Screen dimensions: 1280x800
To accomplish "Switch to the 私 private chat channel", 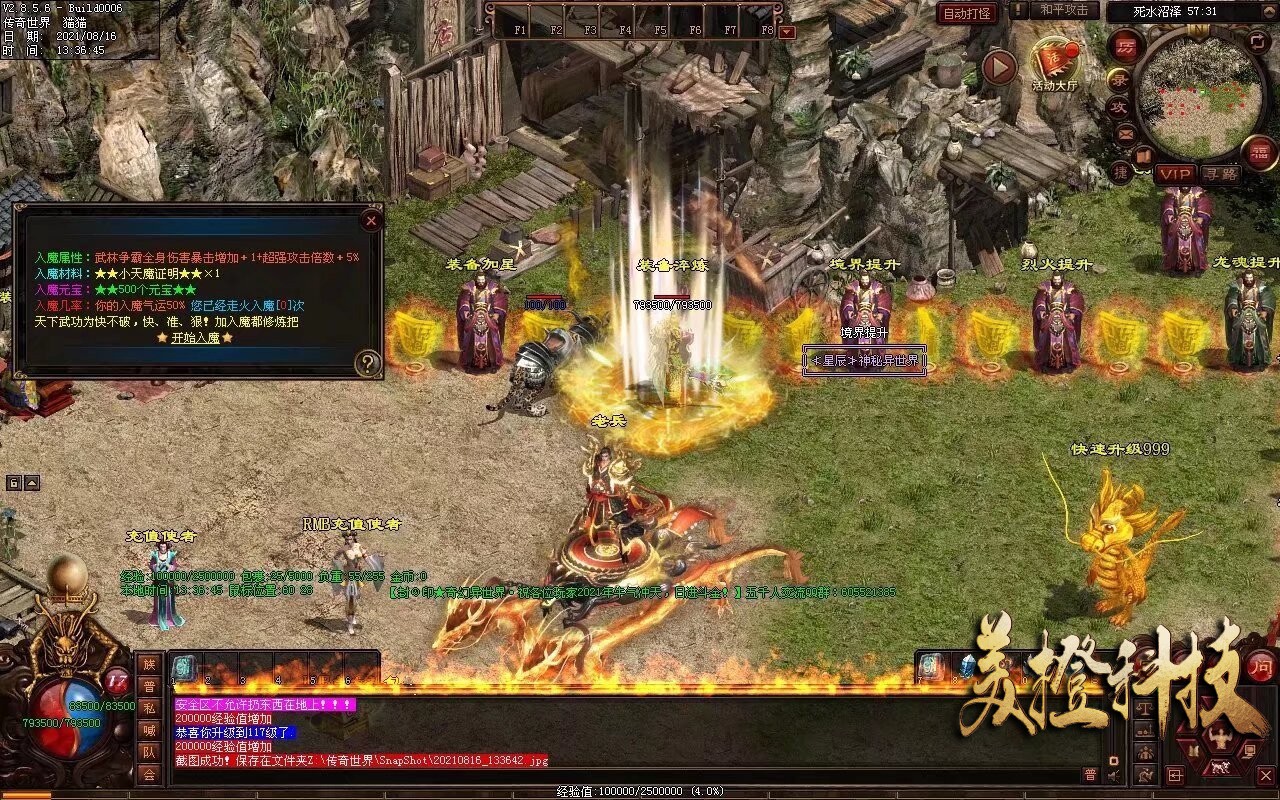I will click(x=150, y=708).
